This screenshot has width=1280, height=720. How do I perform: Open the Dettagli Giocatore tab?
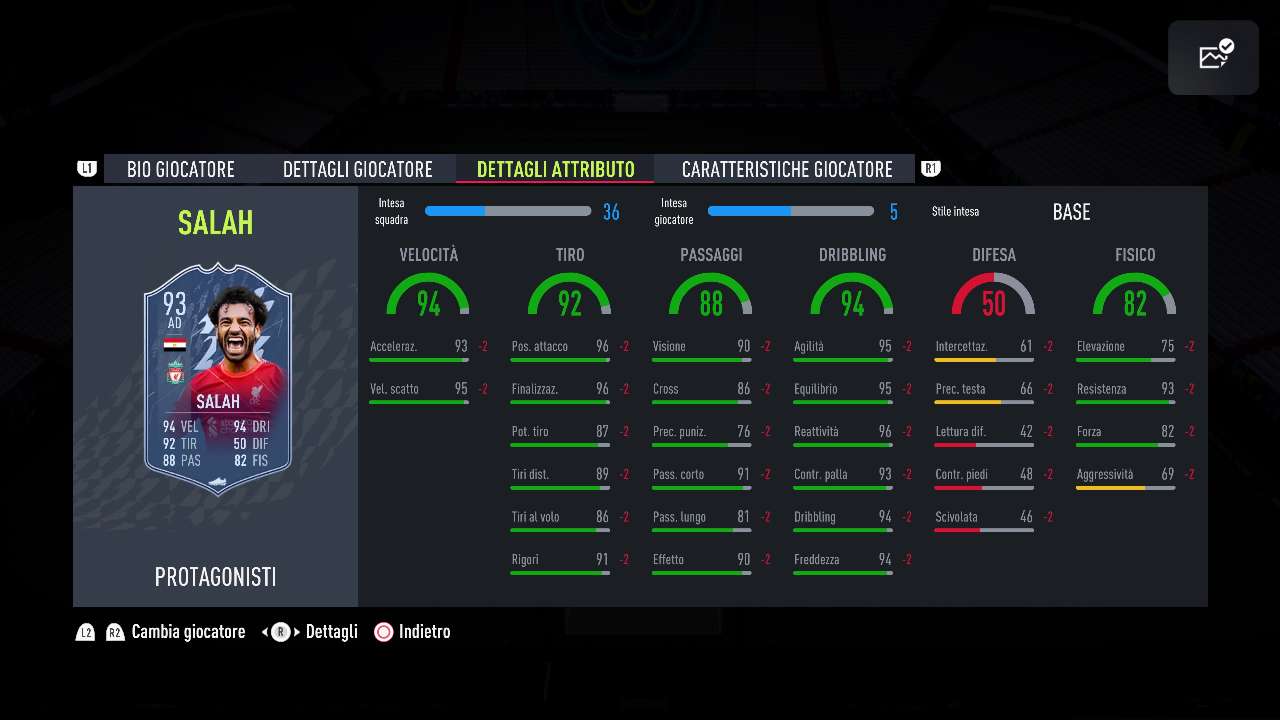click(357, 169)
